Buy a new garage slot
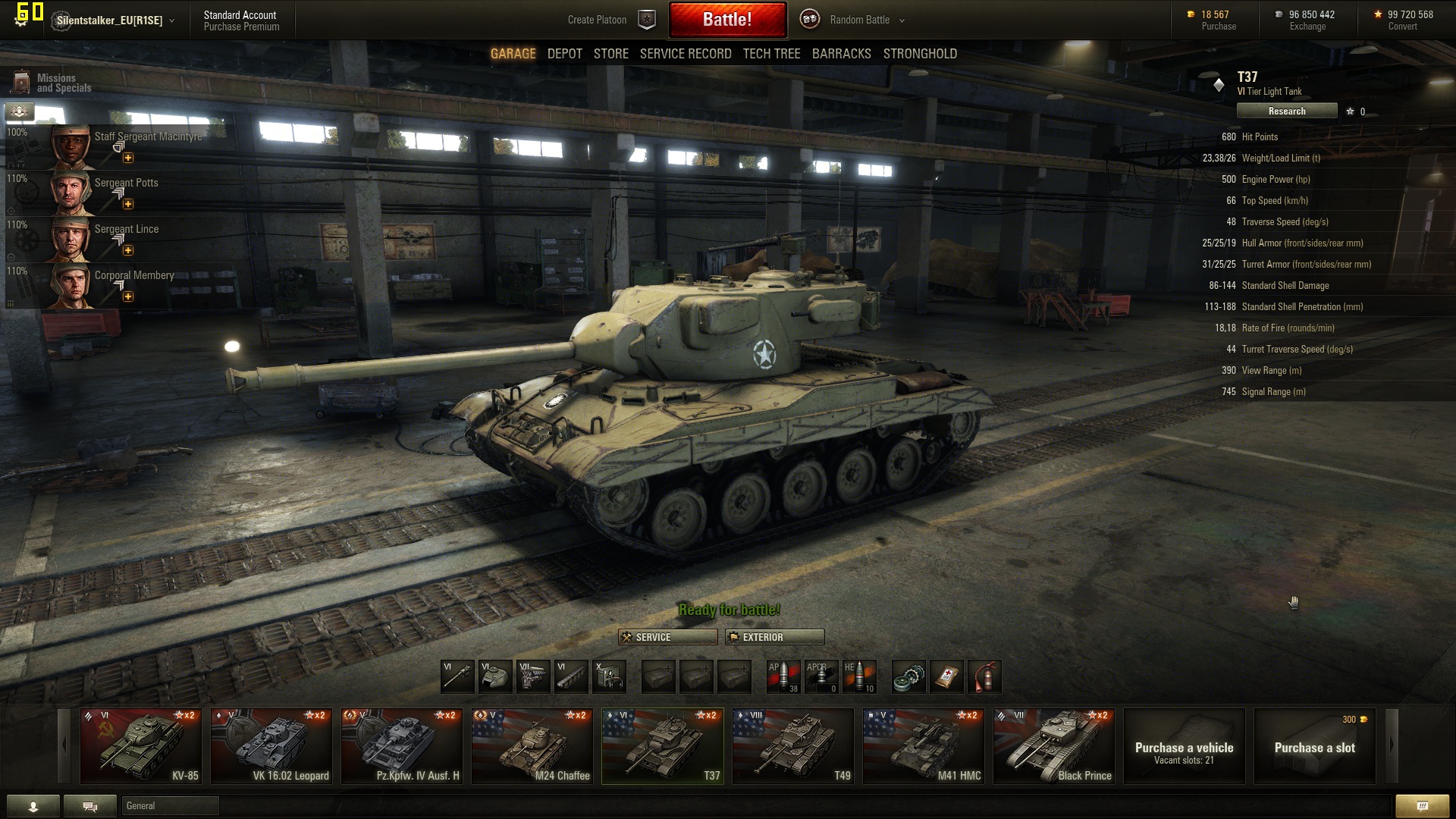Viewport: 1456px width, 819px height. (x=1314, y=746)
